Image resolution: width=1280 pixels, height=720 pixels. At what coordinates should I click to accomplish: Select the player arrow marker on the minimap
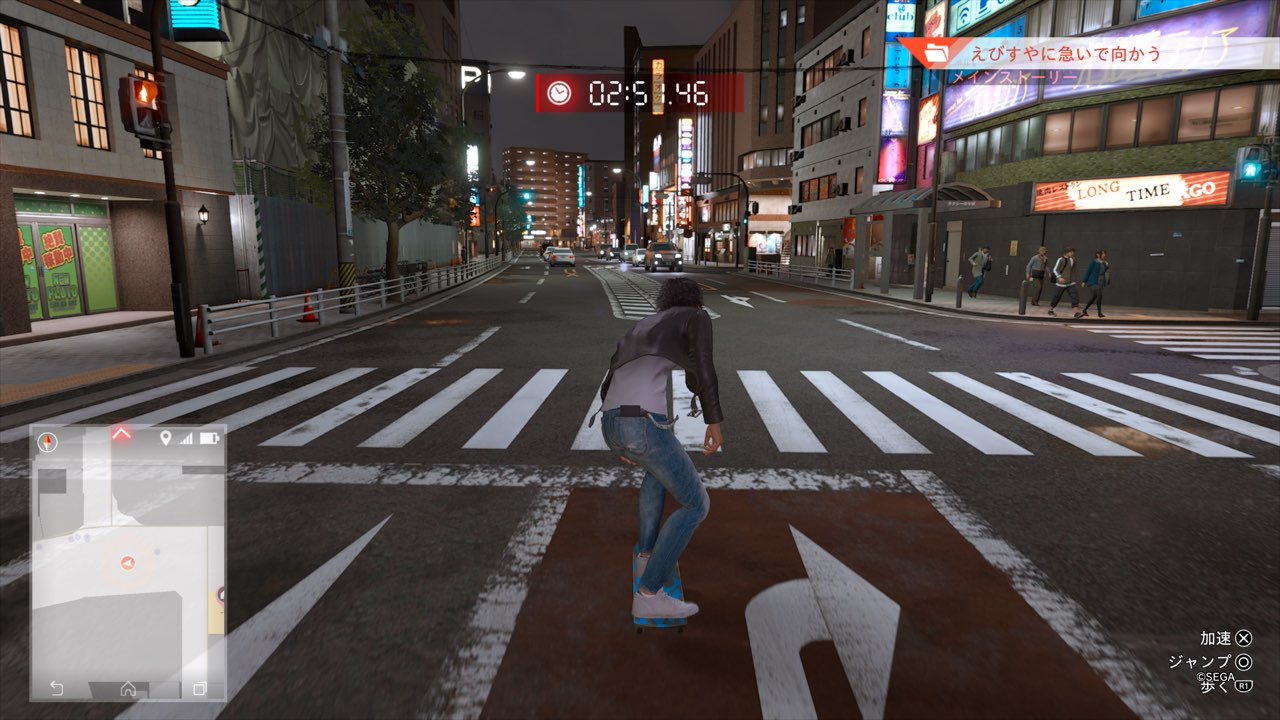point(127,564)
